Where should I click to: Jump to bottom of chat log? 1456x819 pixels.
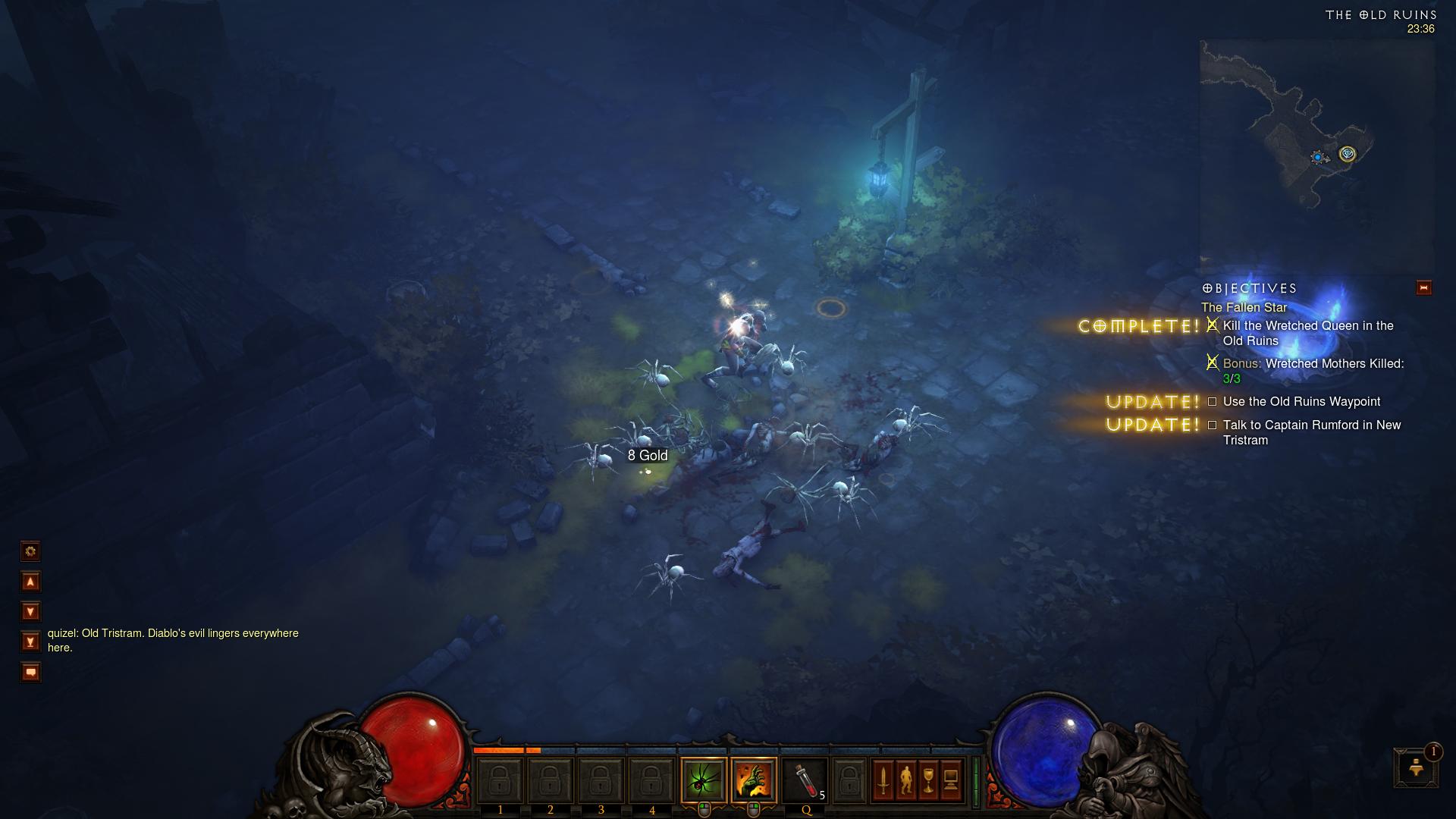(30, 642)
